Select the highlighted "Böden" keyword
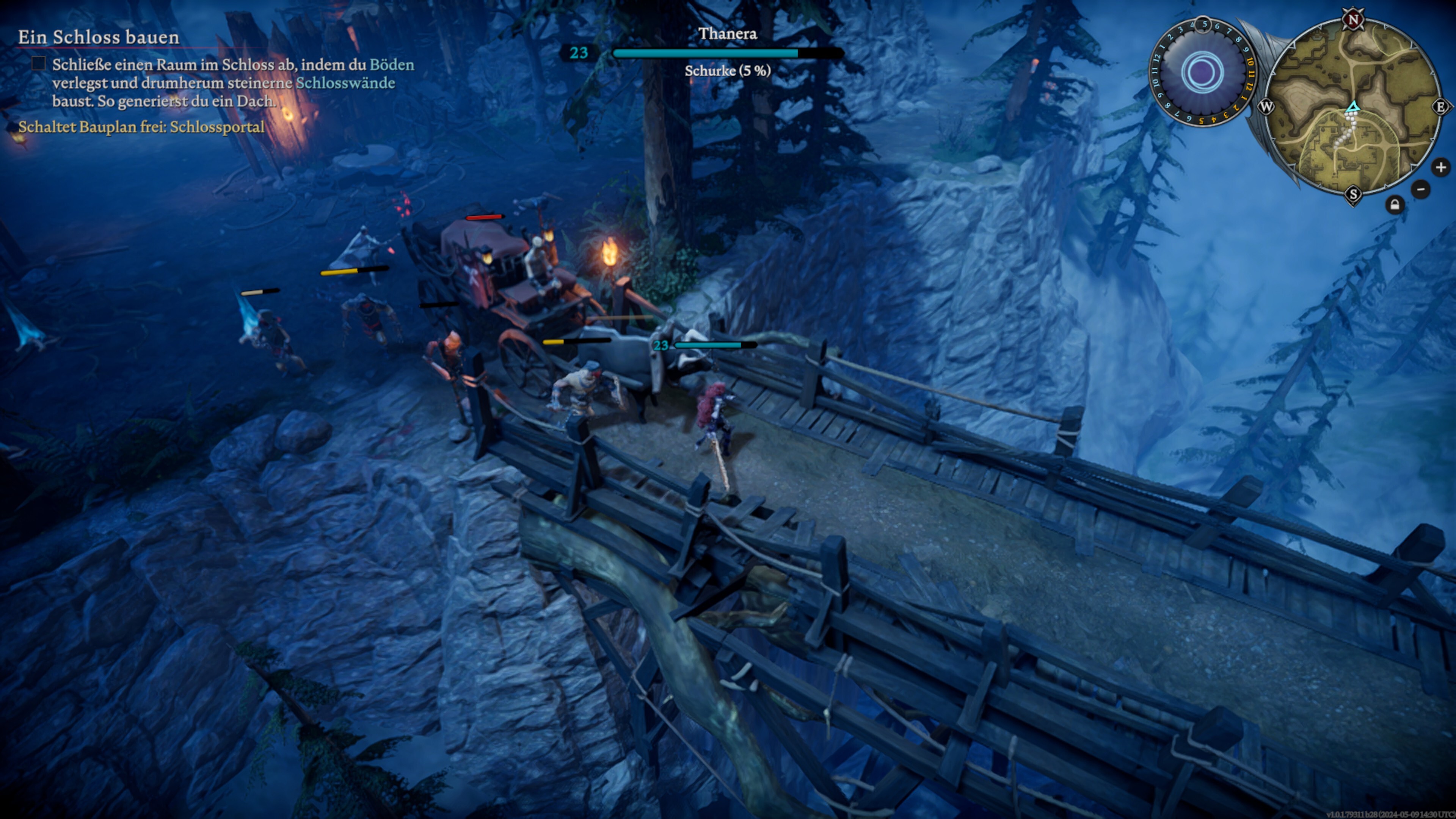This screenshot has width=1456, height=819. tap(392, 64)
